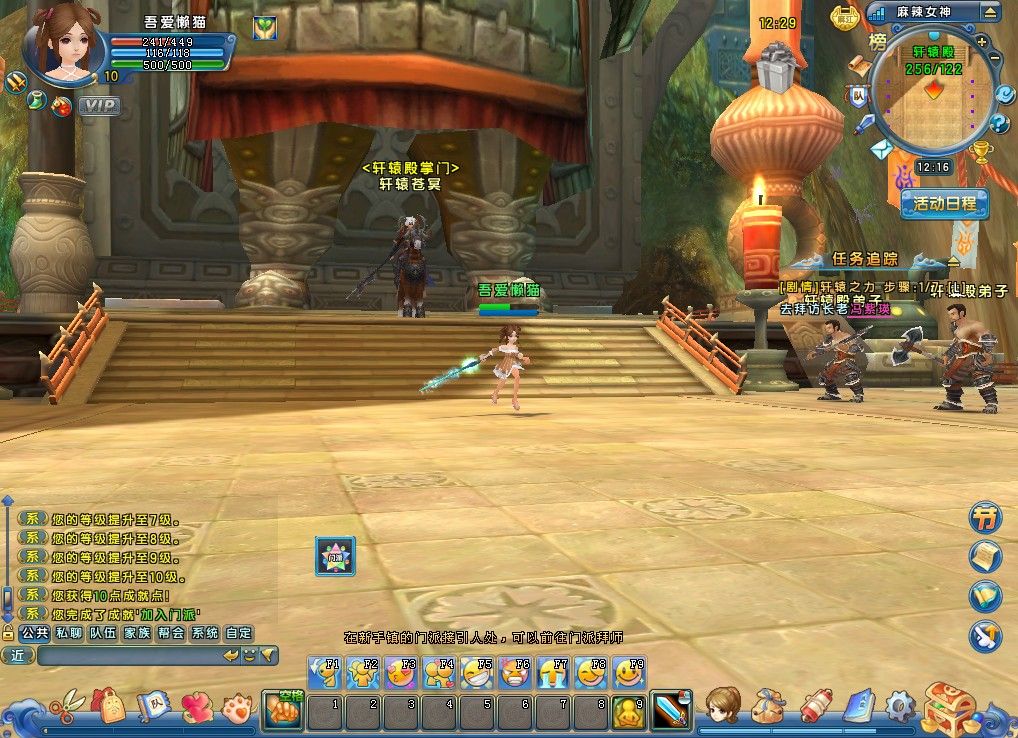Image resolution: width=1018 pixels, height=738 pixels.
Task: Click the VIP button under the portrait
Action: coord(99,105)
